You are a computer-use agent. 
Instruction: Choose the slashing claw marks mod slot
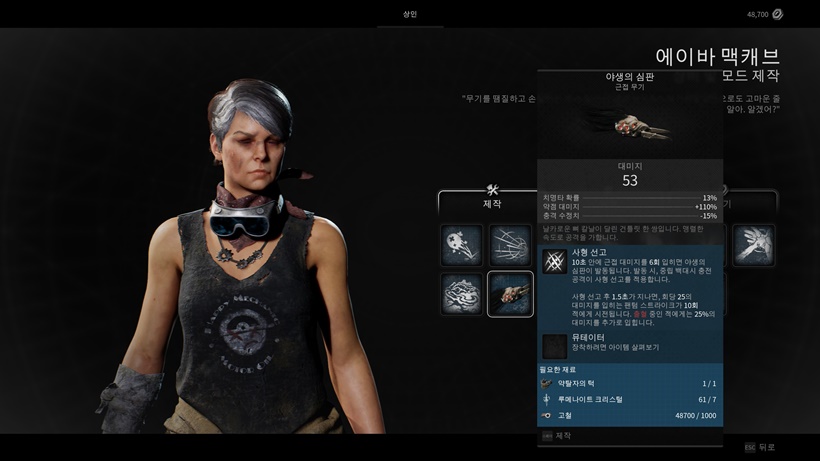(510, 245)
